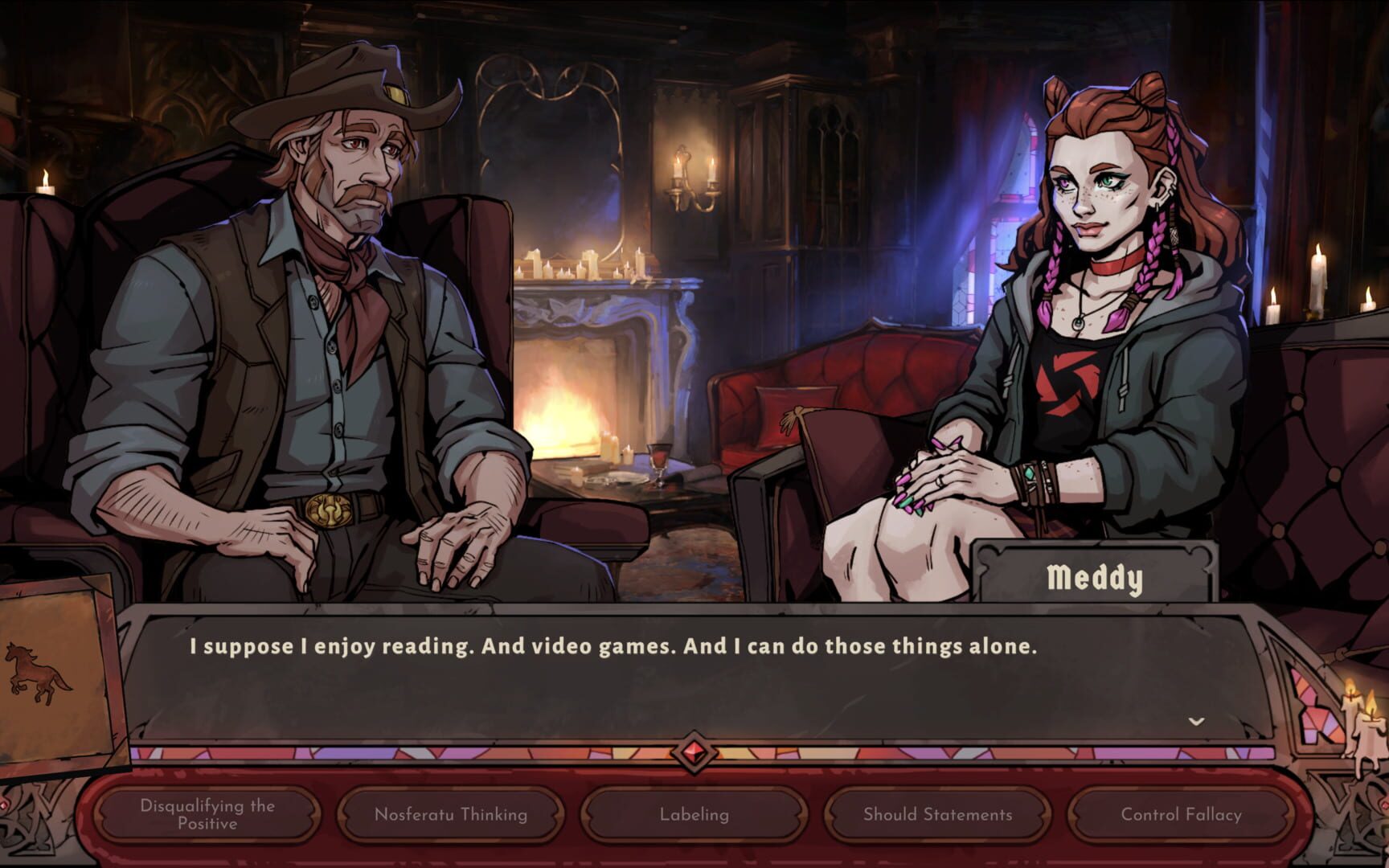This screenshot has height=868, width=1389.
Task: Click Meddy's spoken line about reading and video games
Action: (615, 643)
